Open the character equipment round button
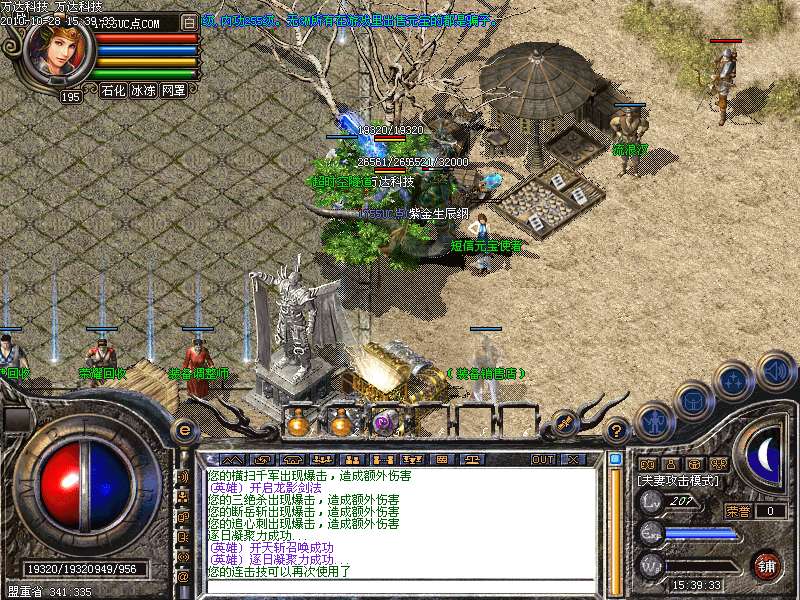 pyautogui.click(x=654, y=422)
